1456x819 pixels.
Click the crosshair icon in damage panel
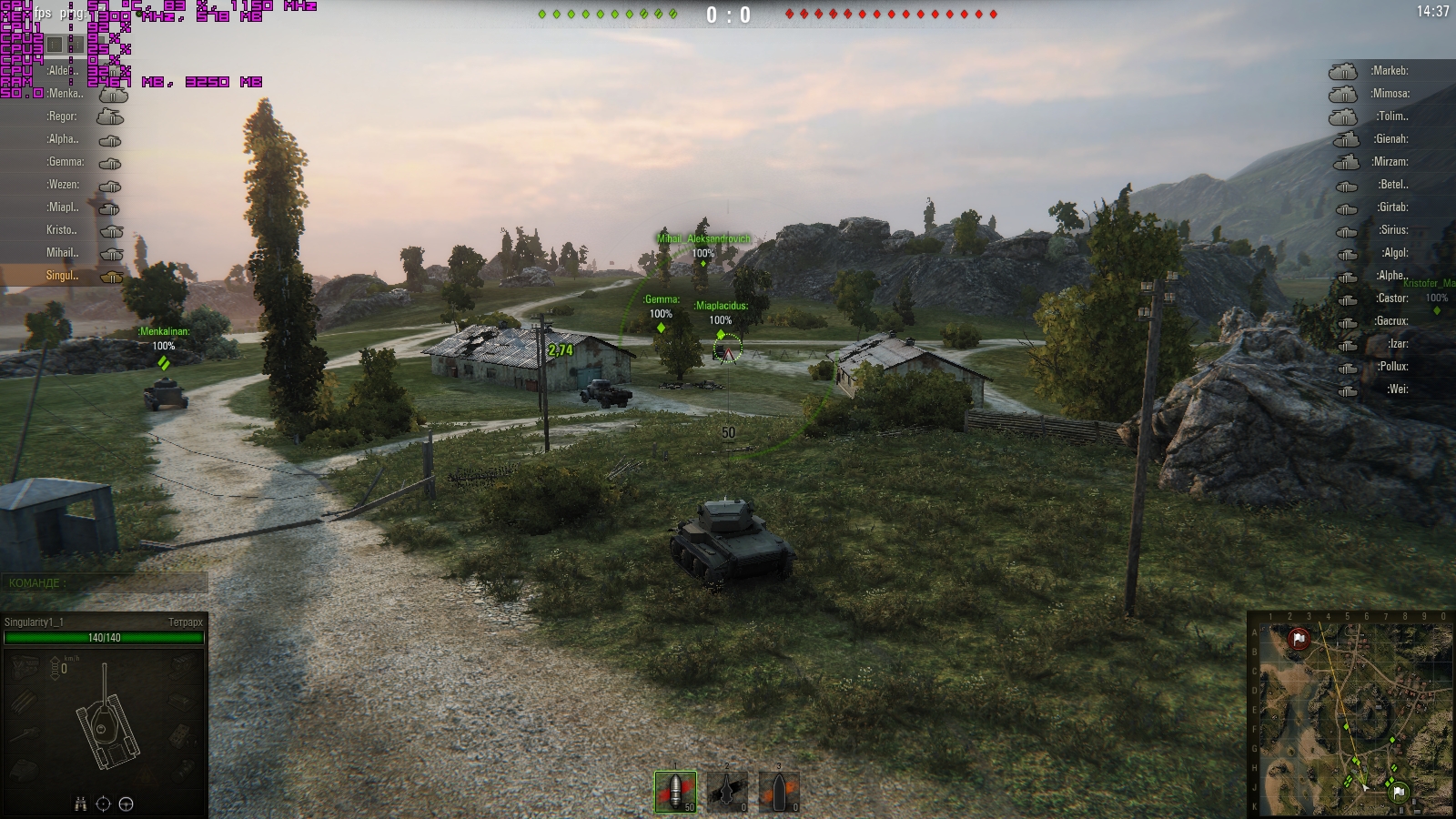(x=103, y=804)
